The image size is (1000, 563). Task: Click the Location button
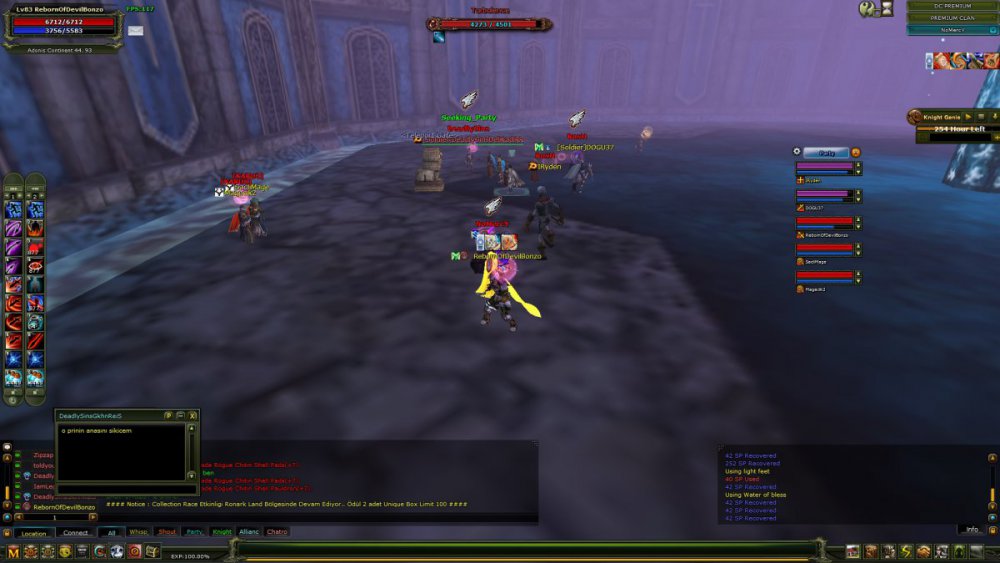coord(33,533)
